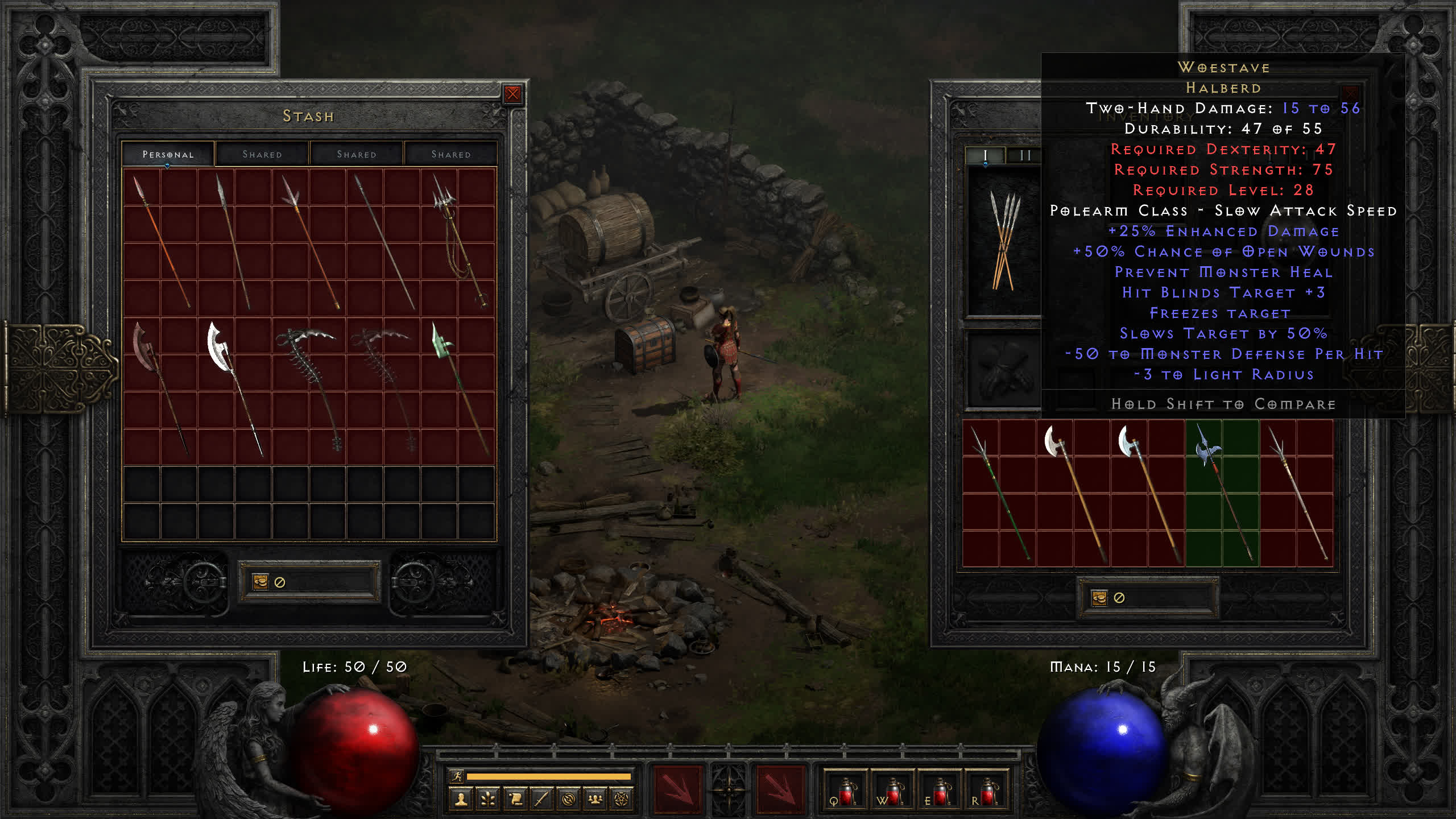The image size is (1456, 819).
Task: Open the pentagram game menu icon
Action: point(622,800)
